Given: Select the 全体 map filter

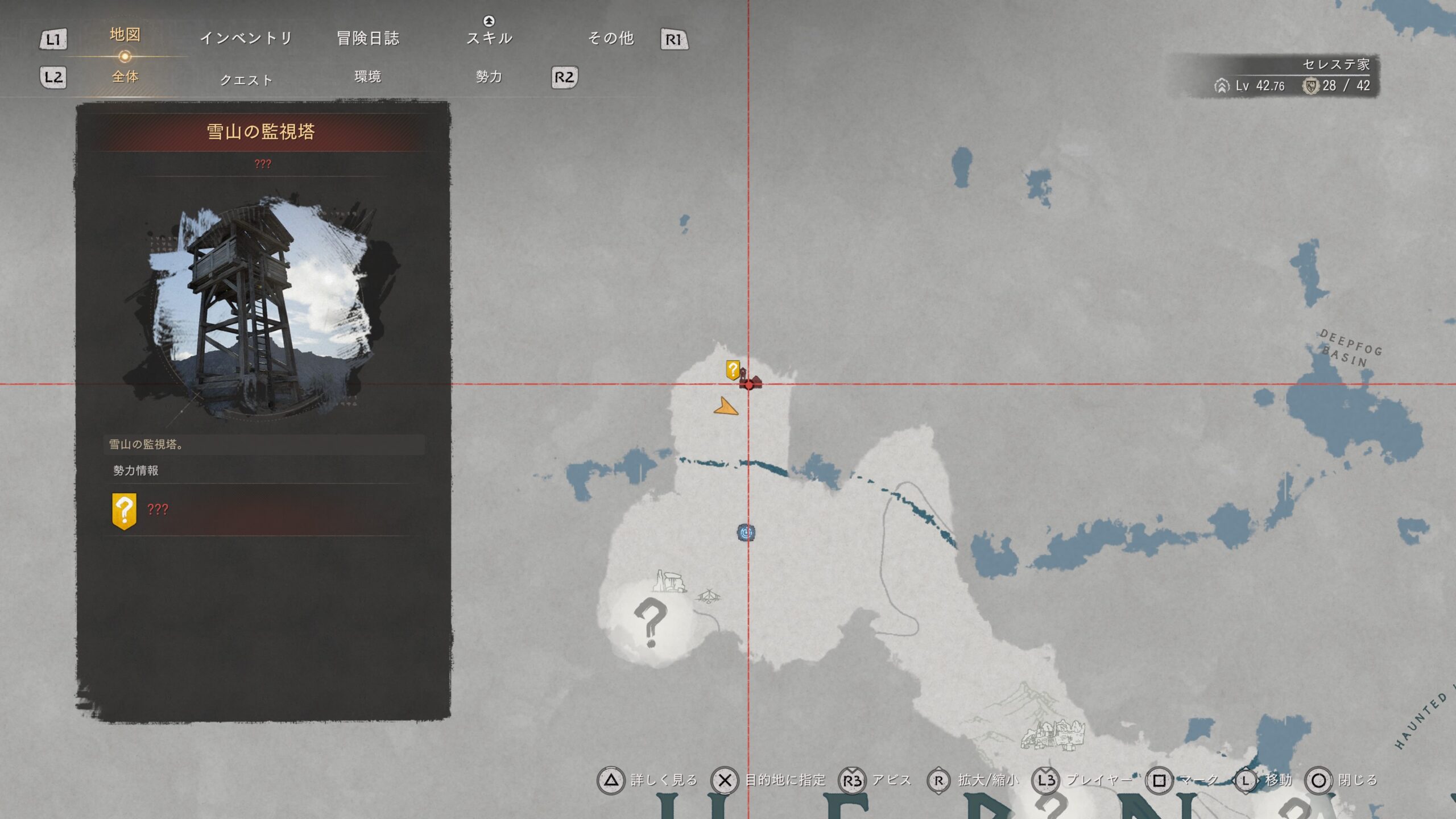Looking at the screenshot, I should [125, 77].
